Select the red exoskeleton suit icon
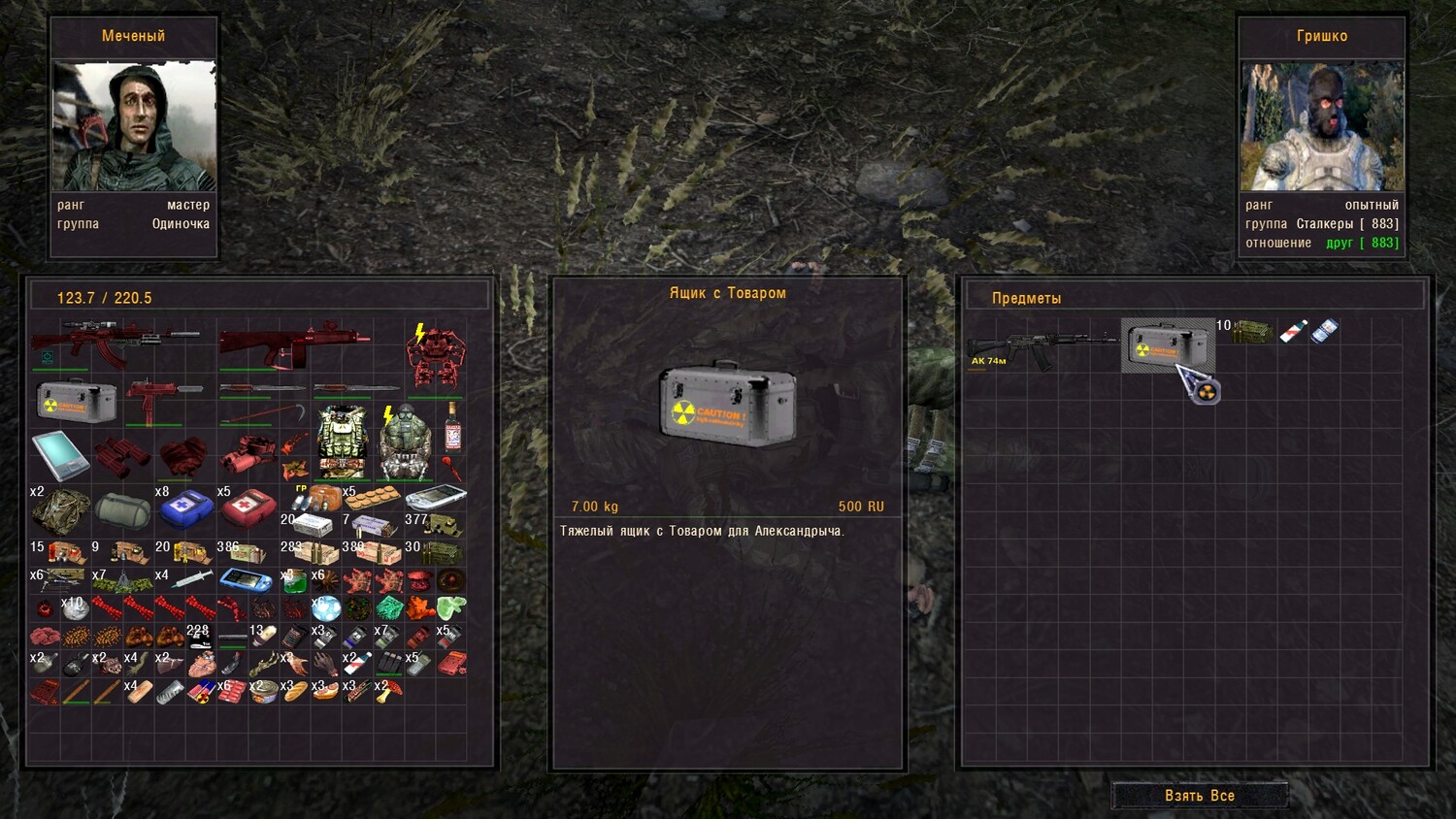 (435, 356)
